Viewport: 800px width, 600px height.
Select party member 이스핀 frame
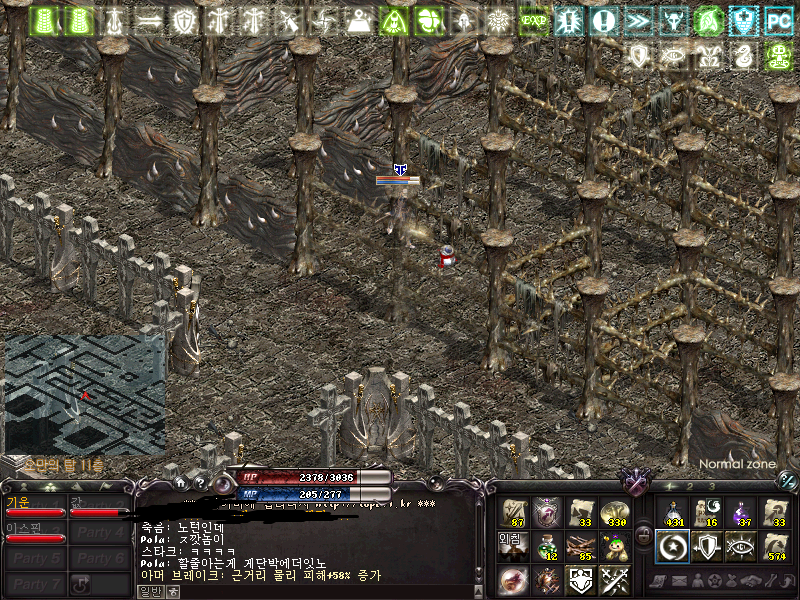point(35,531)
